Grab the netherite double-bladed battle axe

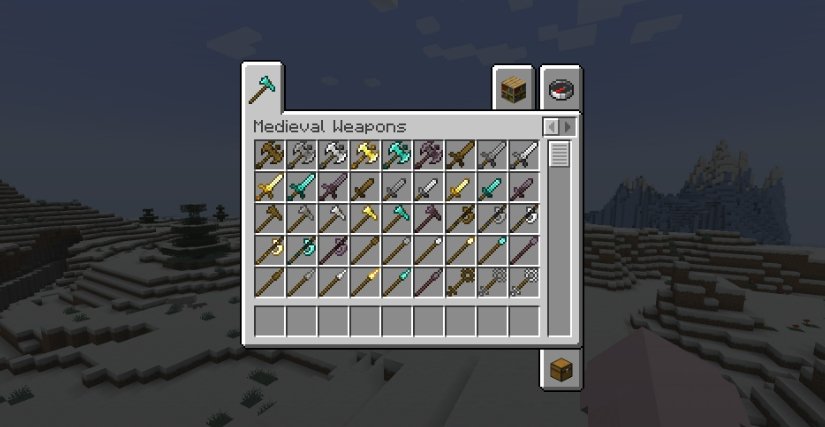429,155
